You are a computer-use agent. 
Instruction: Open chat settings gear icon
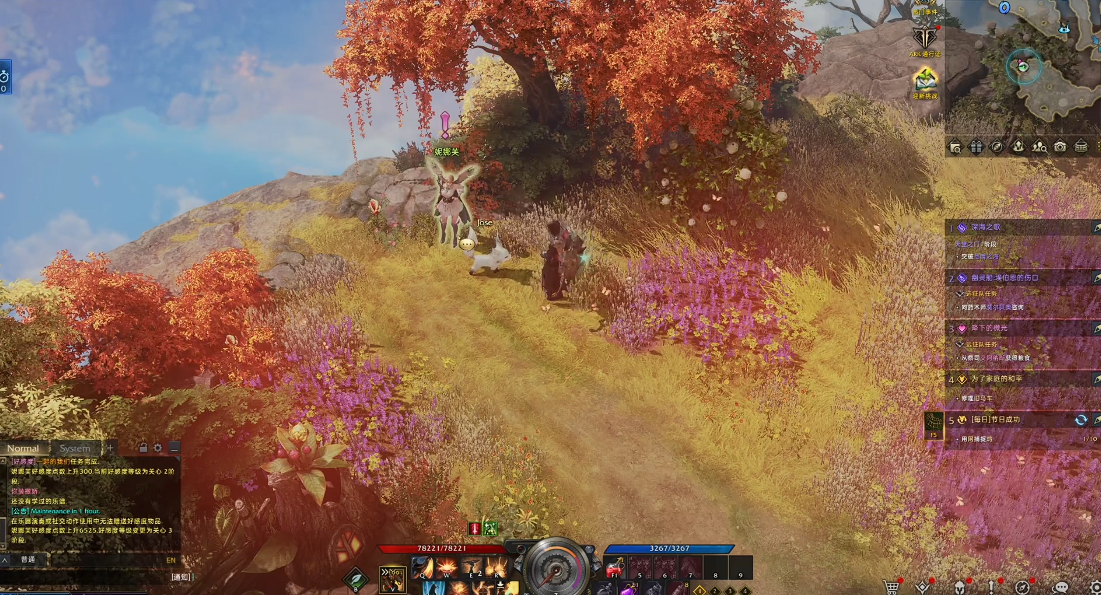[x=158, y=448]
